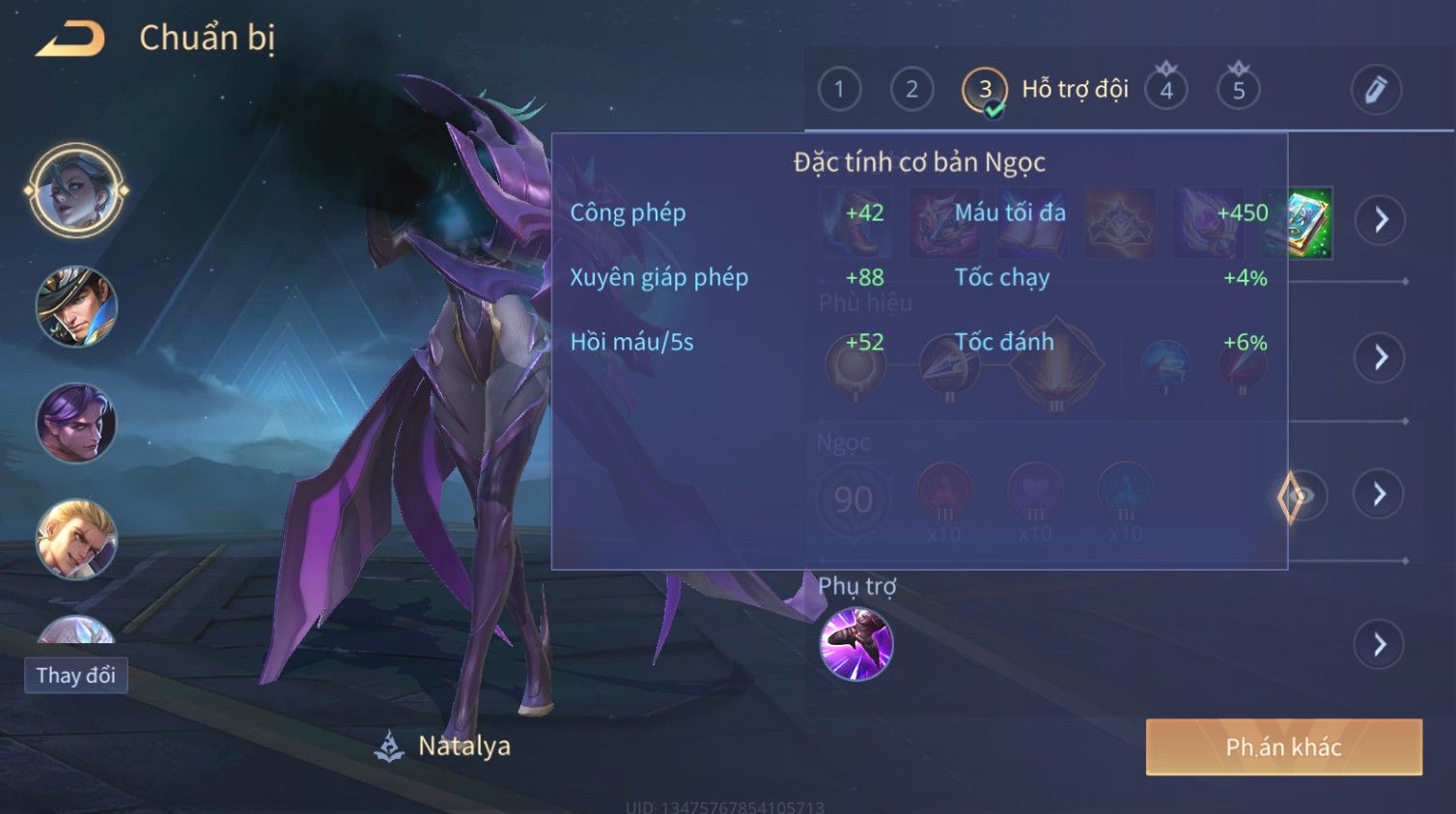Viewport: 1456px width, 814px height.
Task: Select preset slot number 1
Action: pyautogui.click(x=839, y=90)
